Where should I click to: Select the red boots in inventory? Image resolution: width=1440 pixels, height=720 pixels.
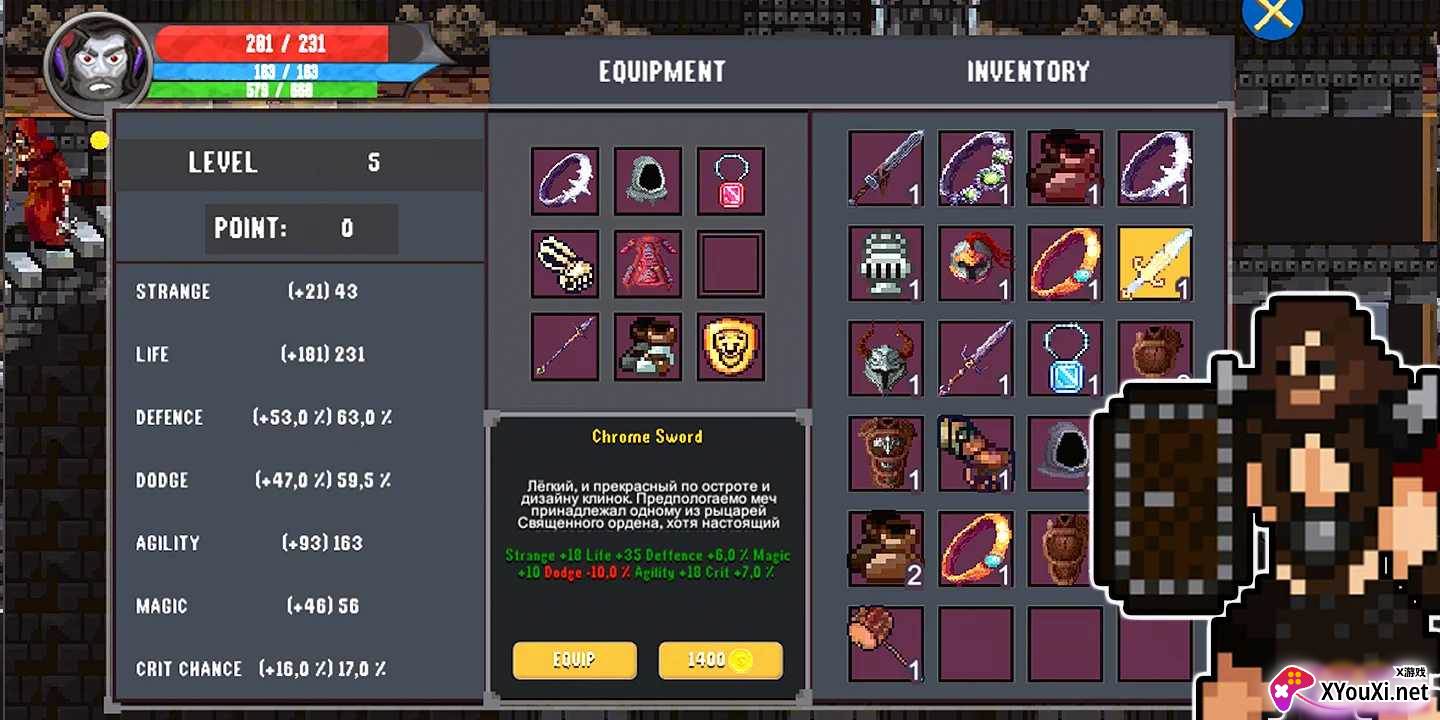[x=1065, y=168]
